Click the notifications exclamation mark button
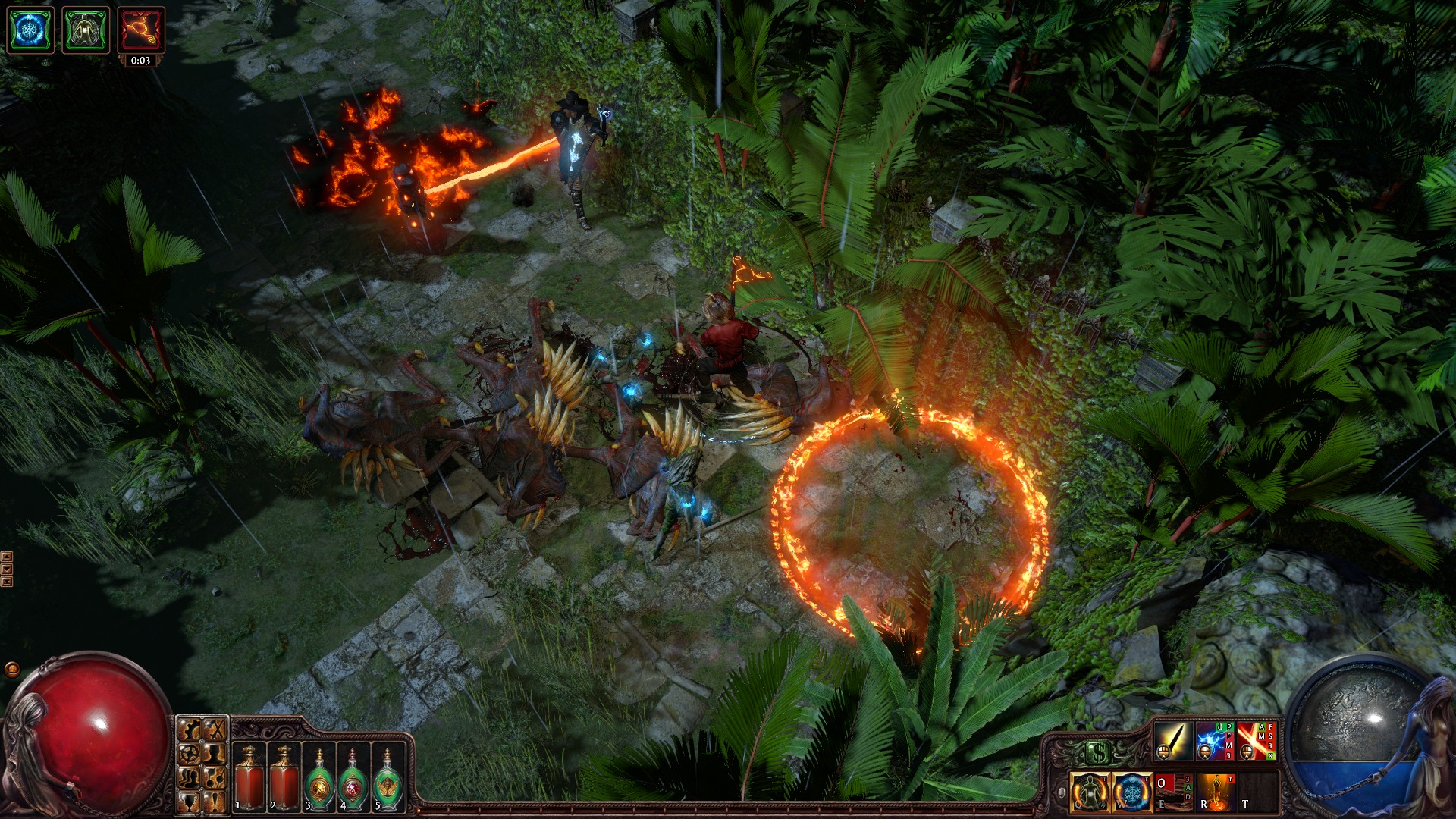The width and height of the screenshot is (1456, 819). coord(215,802)
